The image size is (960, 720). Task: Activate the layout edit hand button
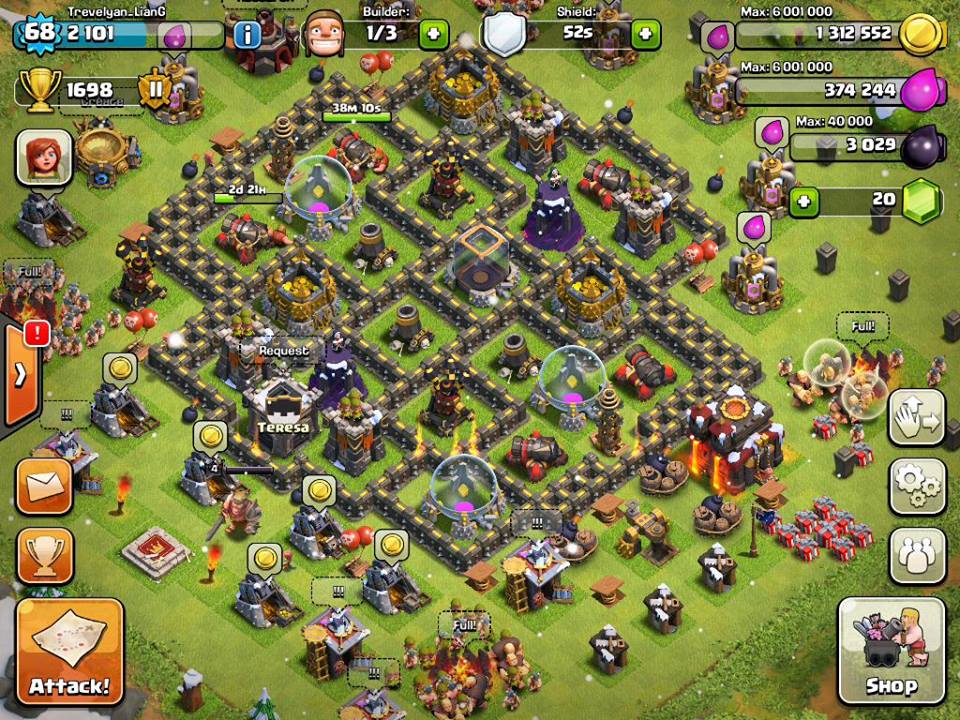coord(917,418)
